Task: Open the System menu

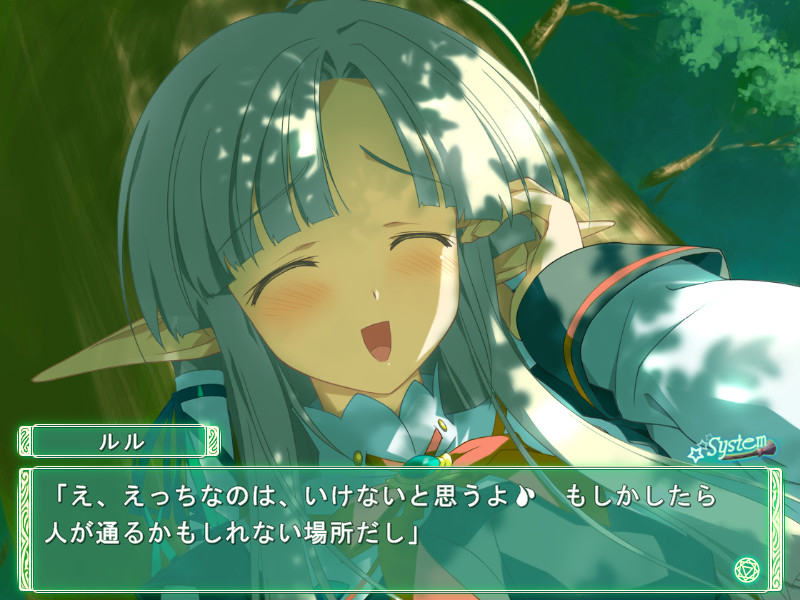Action: click(x=735, y=446)
